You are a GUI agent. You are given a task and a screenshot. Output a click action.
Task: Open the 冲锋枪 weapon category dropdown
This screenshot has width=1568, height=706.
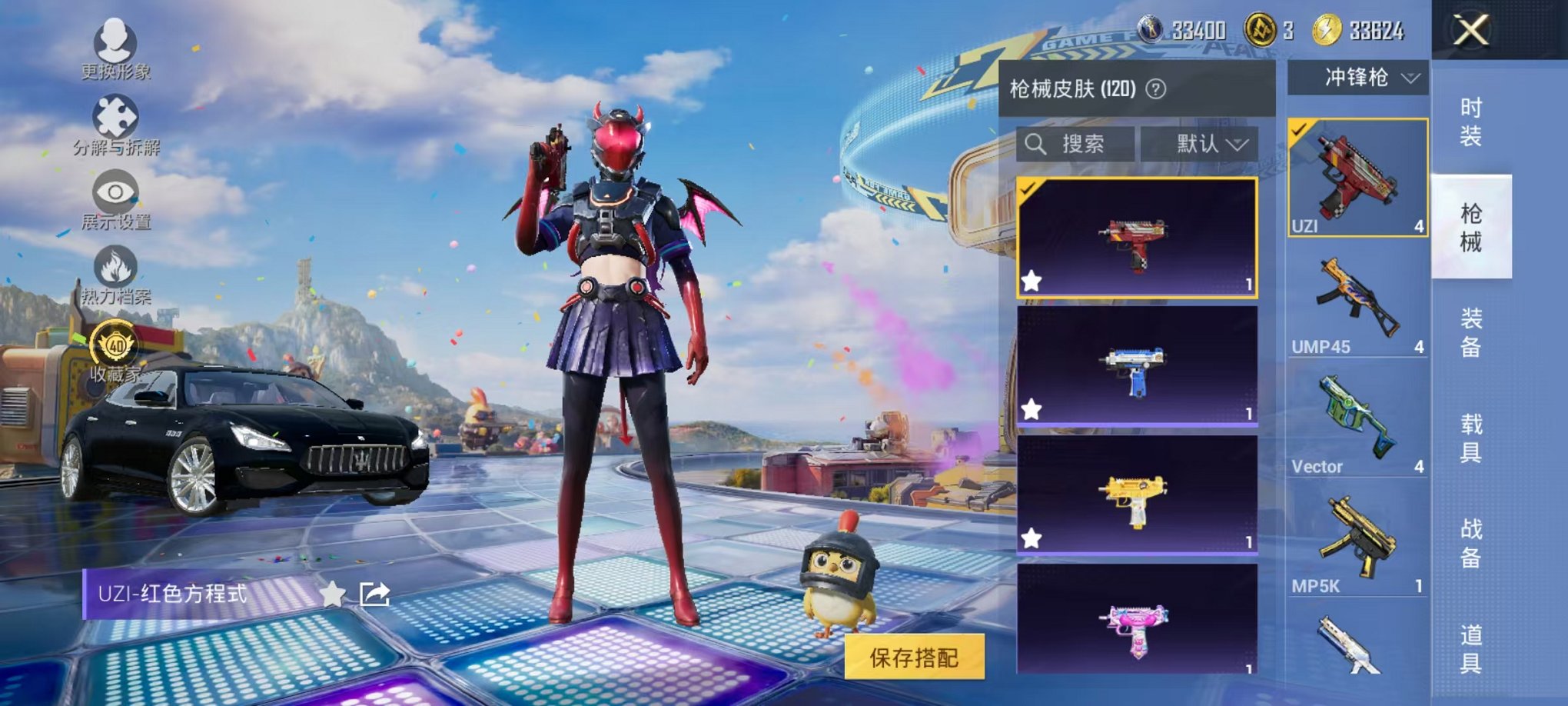1367,77
